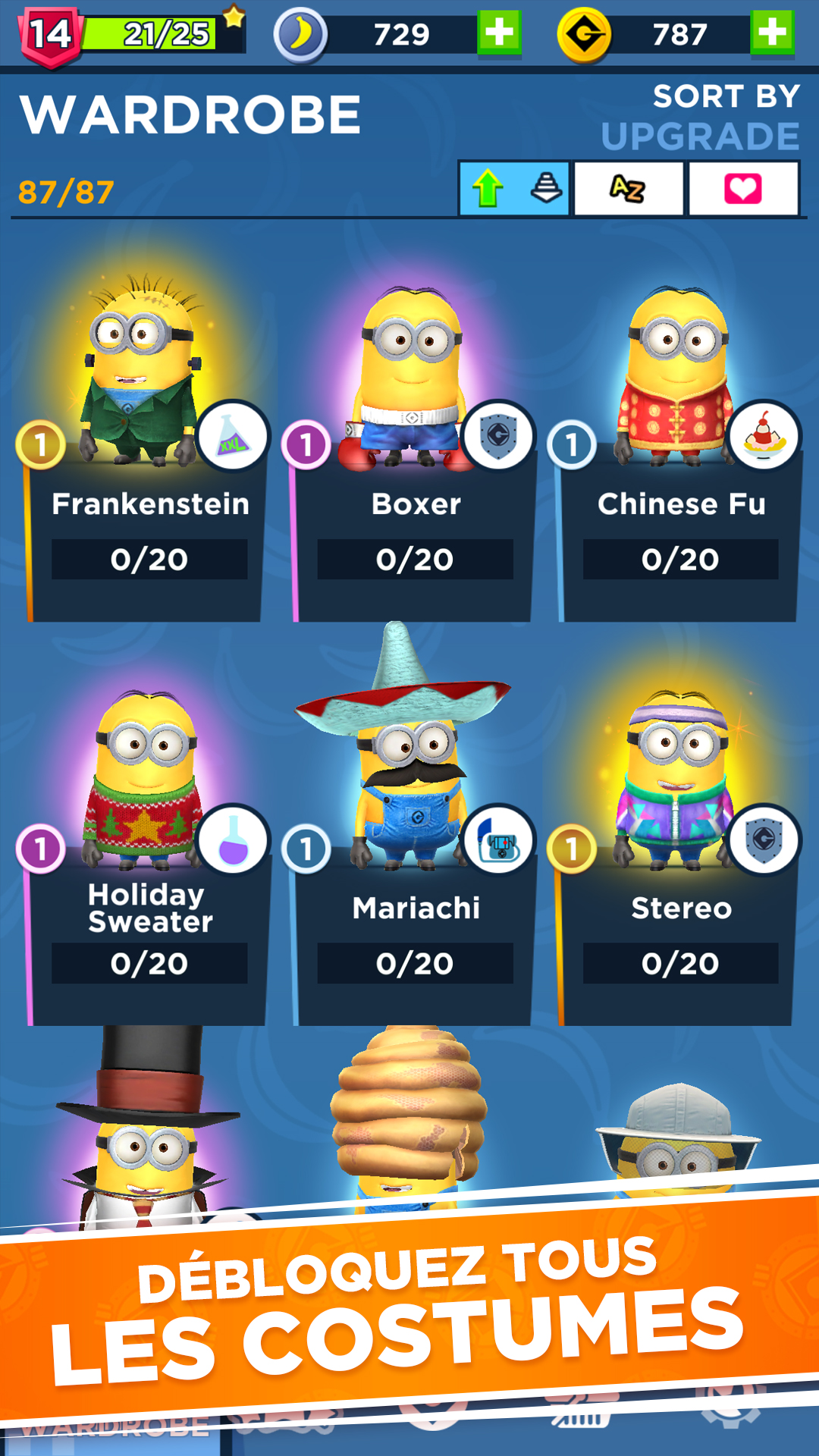Choose the Stereo costume card

(679, 872)
